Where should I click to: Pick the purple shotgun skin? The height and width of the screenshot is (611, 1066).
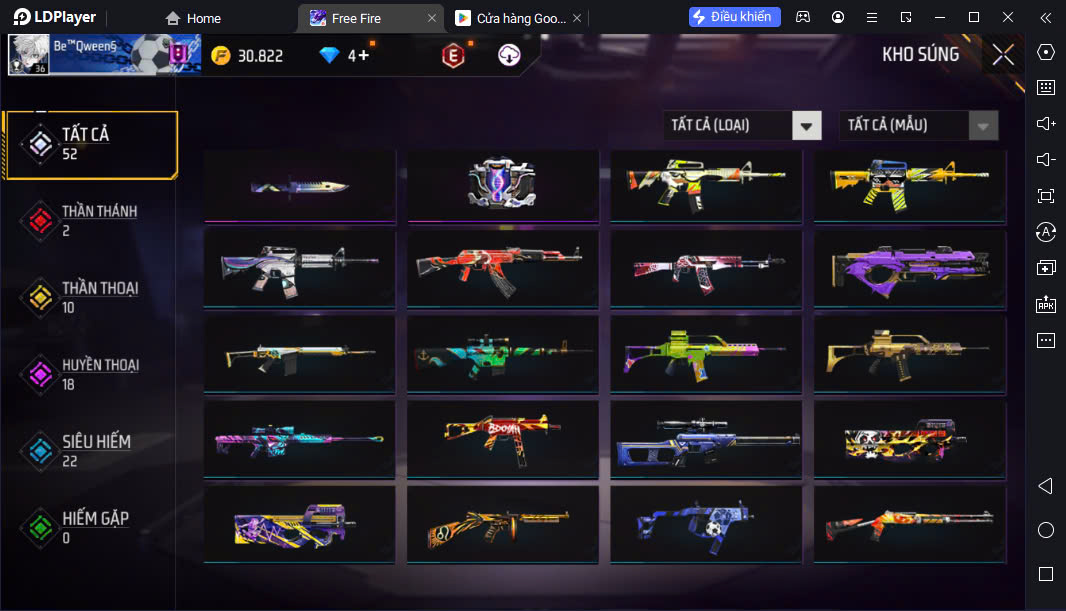(909, 268)
